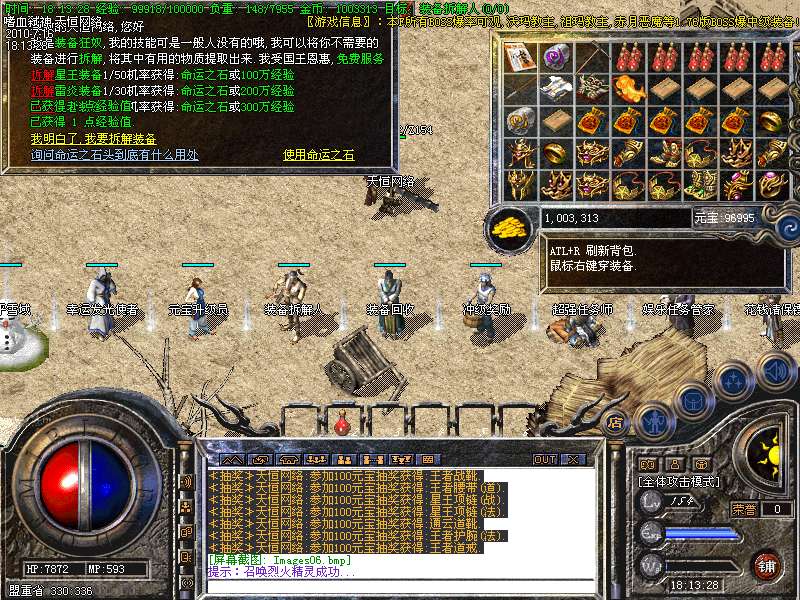Close the chat window with X
Image resolution: width=800 pixels, height=600 pixels.
[x=573, y=459]
